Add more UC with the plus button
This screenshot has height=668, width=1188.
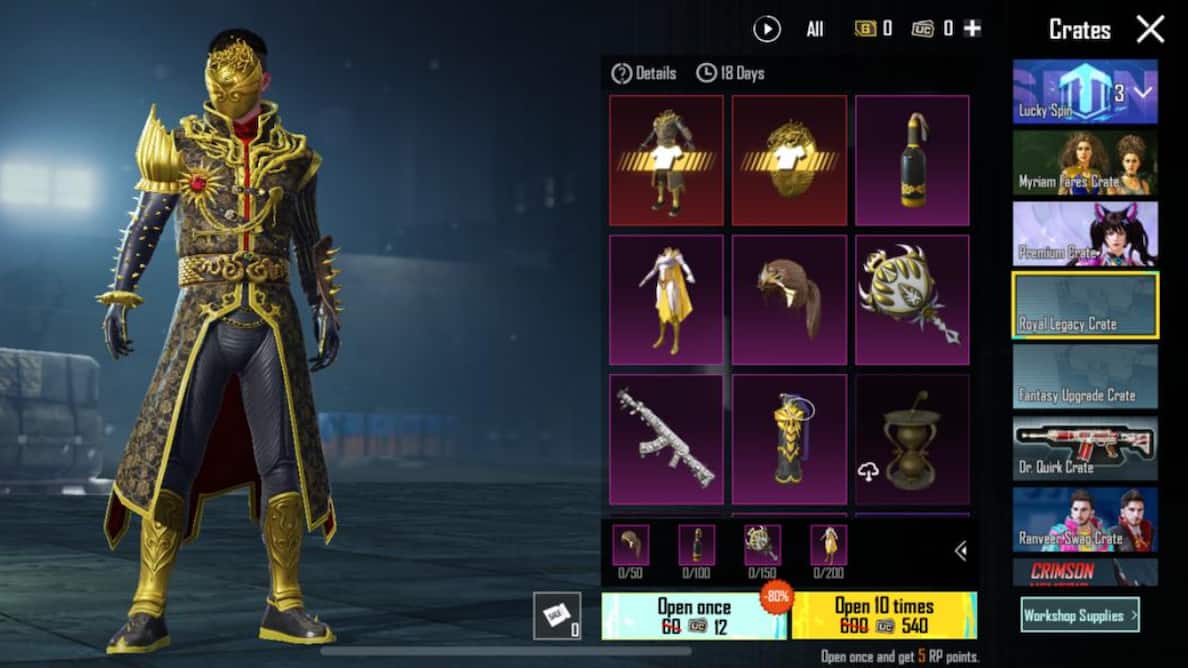972,29
